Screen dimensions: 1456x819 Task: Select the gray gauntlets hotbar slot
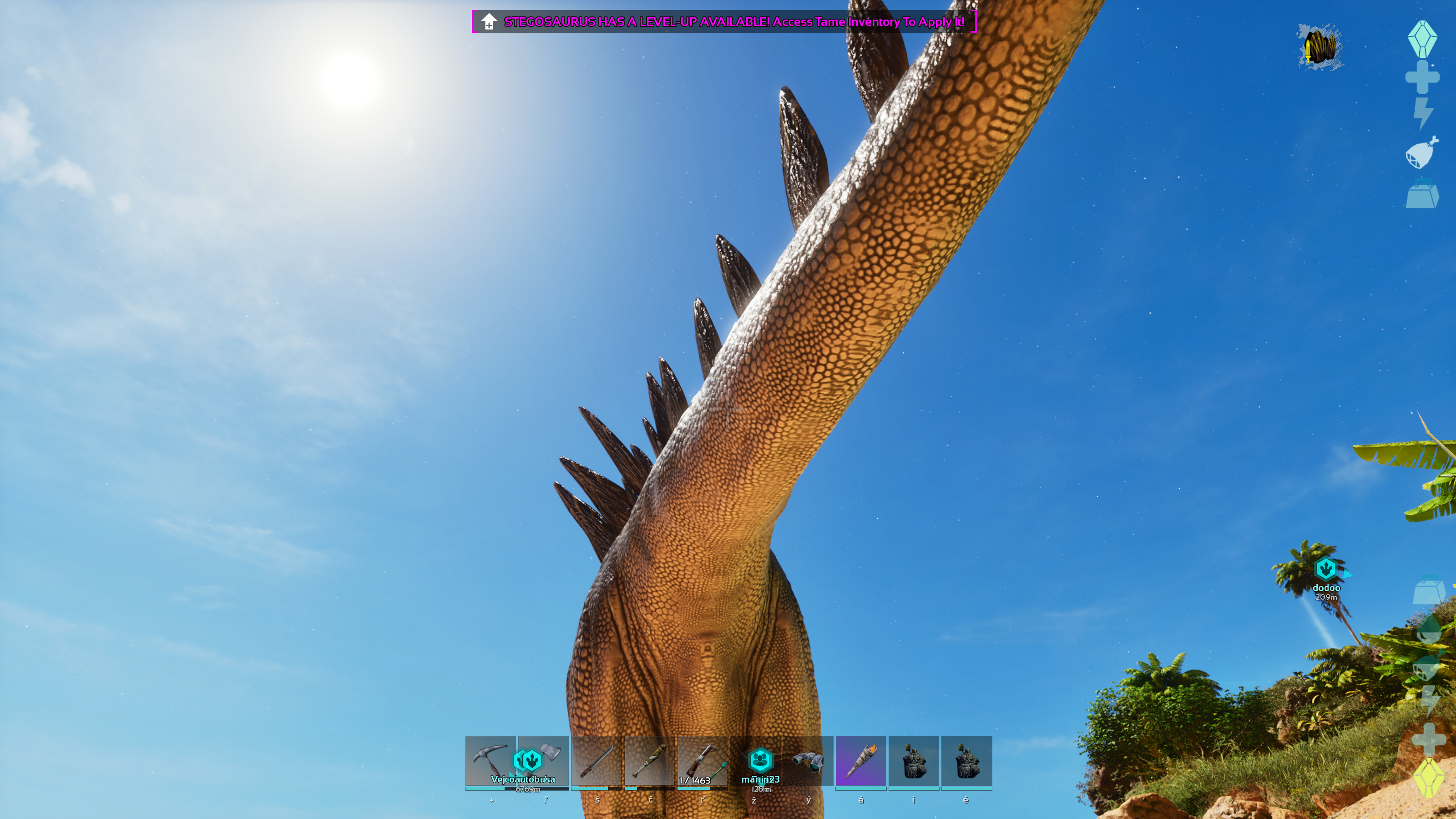click(808, 761)
